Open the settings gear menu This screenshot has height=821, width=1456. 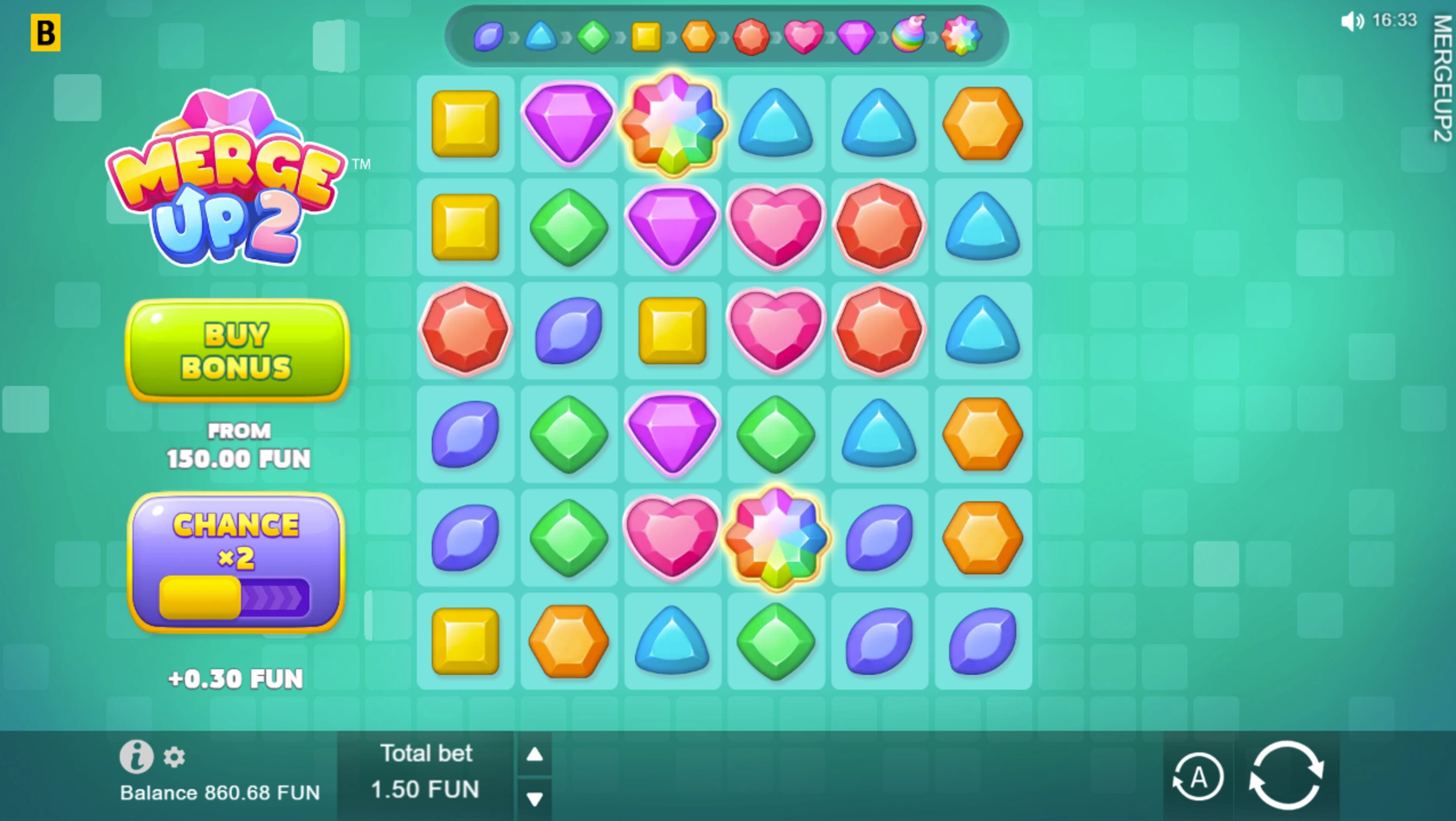coord(174,757)
